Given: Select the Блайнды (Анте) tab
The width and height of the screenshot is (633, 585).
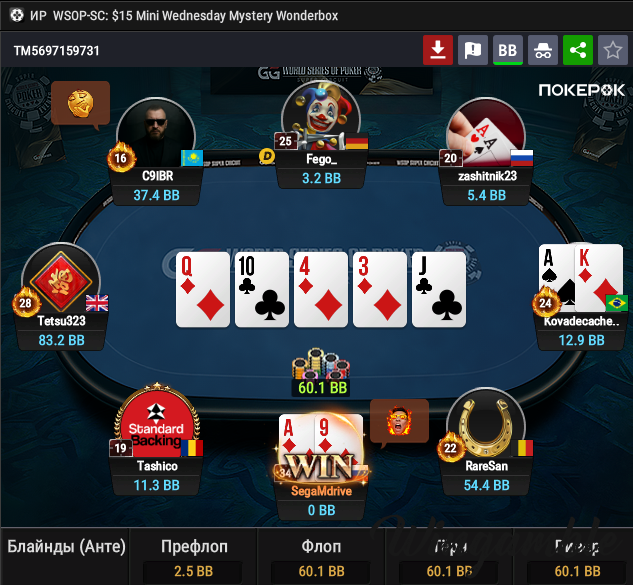Looking at the screenshot, I should pos(67,547).
